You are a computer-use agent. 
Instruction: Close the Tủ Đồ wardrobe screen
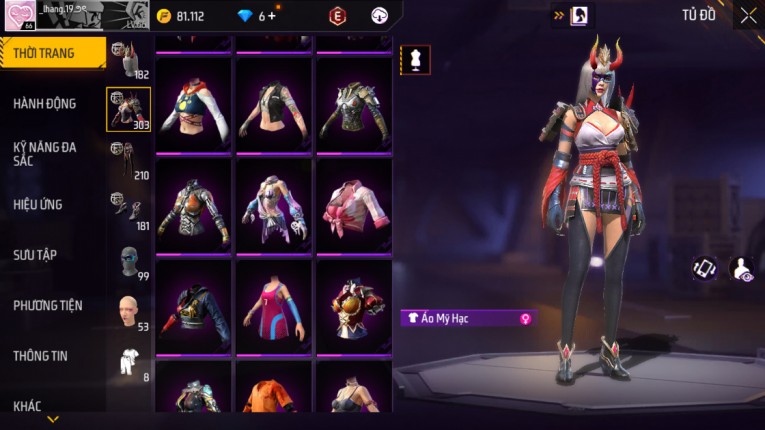(x=748, y=16)
